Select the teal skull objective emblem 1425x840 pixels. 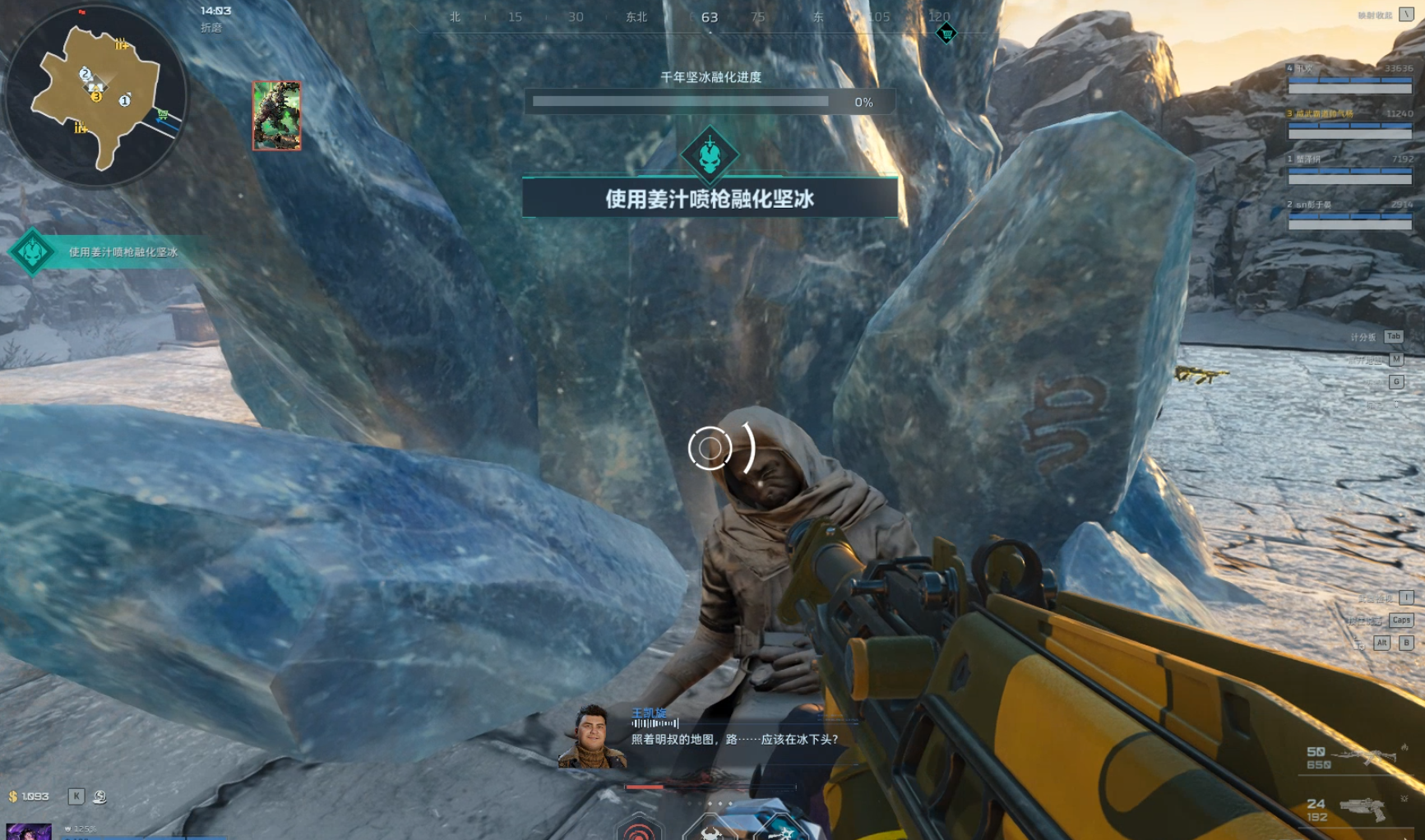(709, 154)
